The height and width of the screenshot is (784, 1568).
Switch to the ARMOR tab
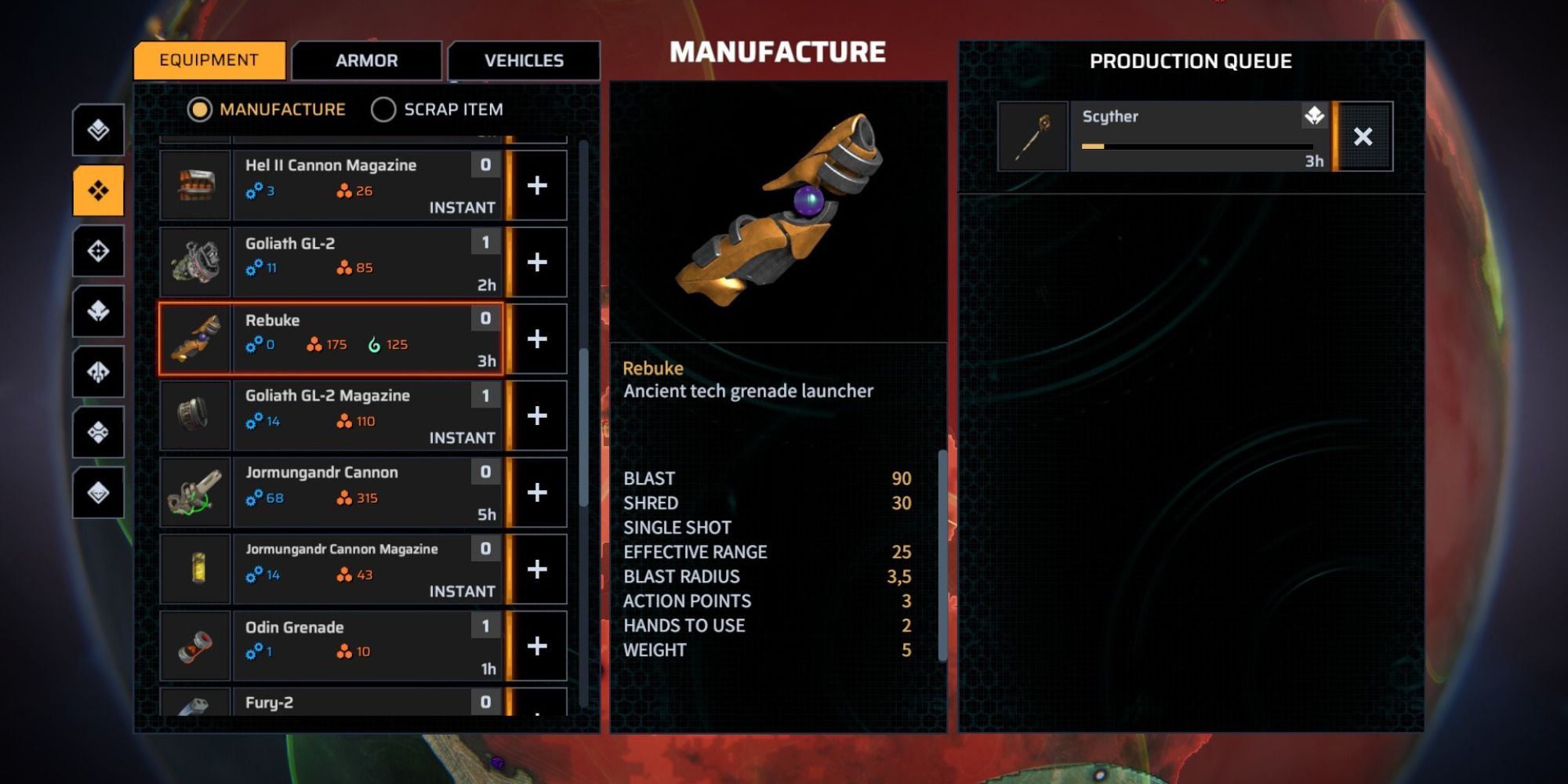click(366, 60)
